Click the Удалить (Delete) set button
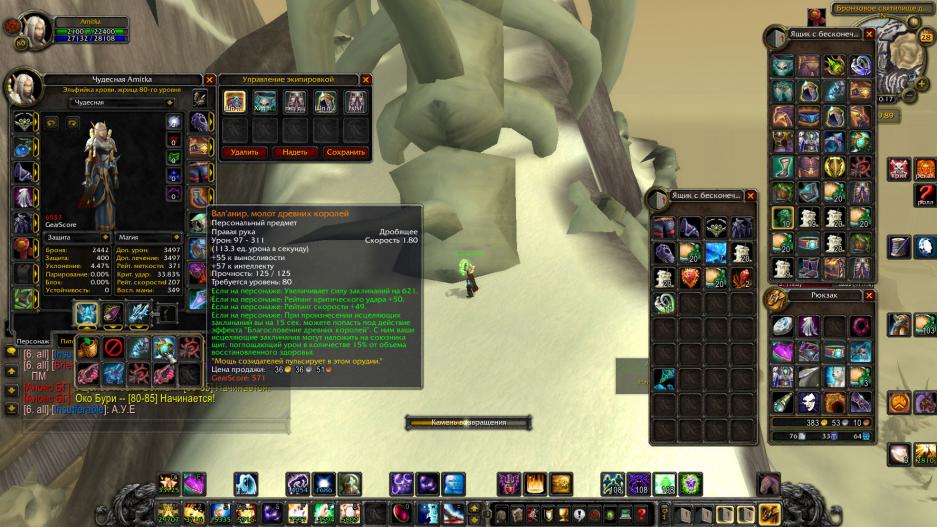 click(244, 152)
